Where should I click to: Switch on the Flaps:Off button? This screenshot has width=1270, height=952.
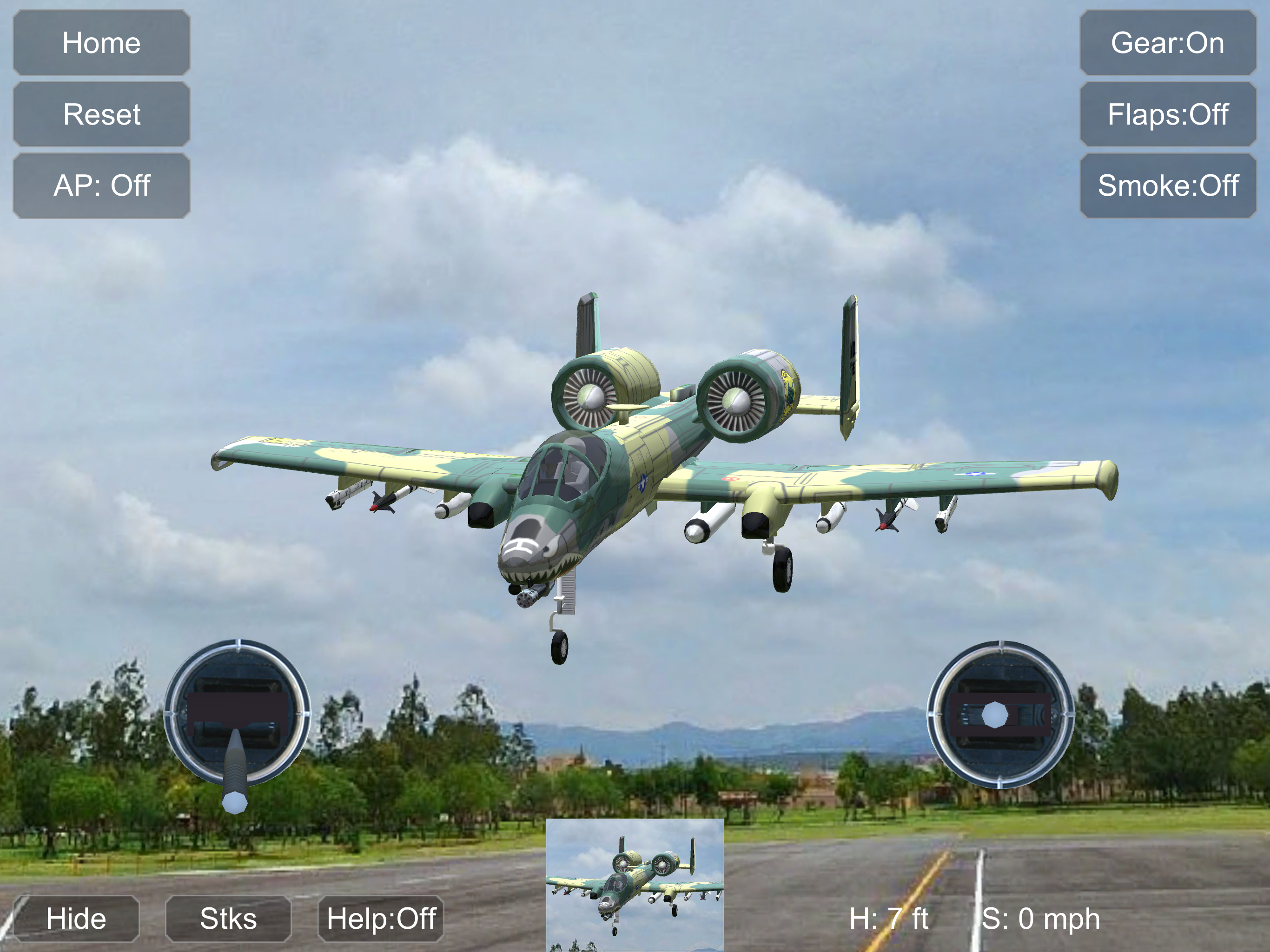pos(1167,114)
